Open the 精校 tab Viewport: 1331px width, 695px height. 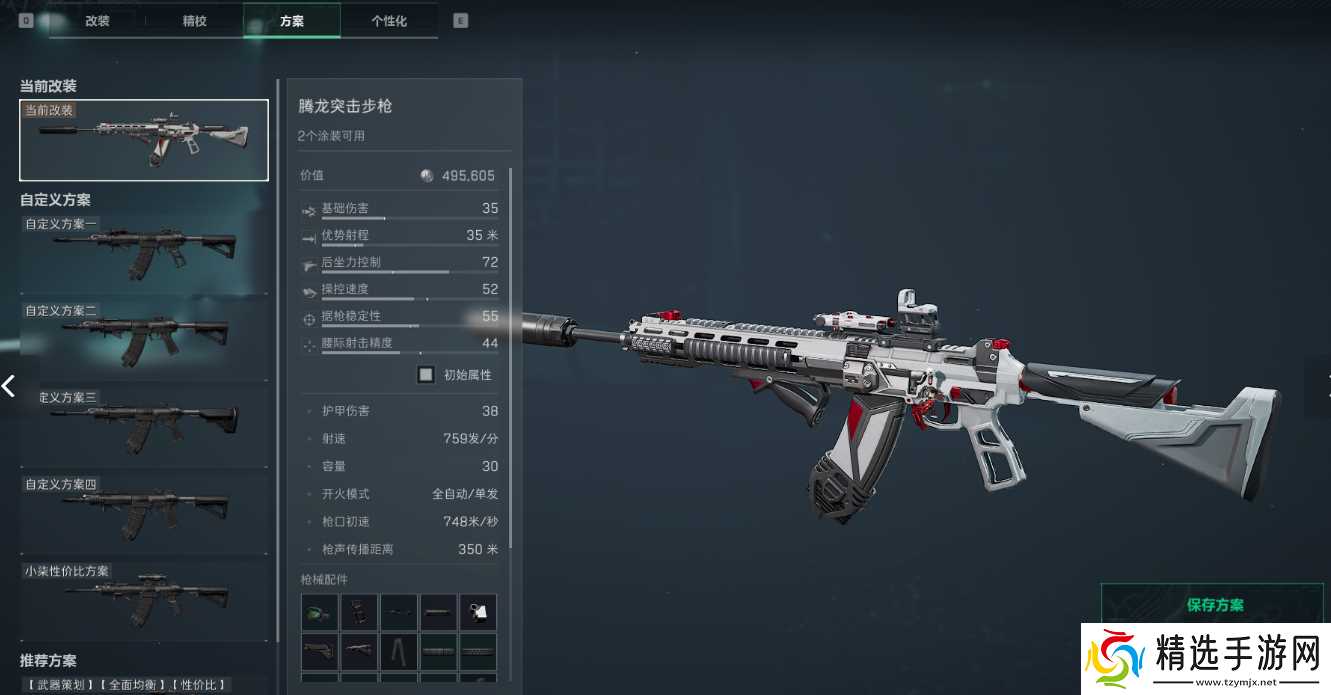click(x=194, y=20)
